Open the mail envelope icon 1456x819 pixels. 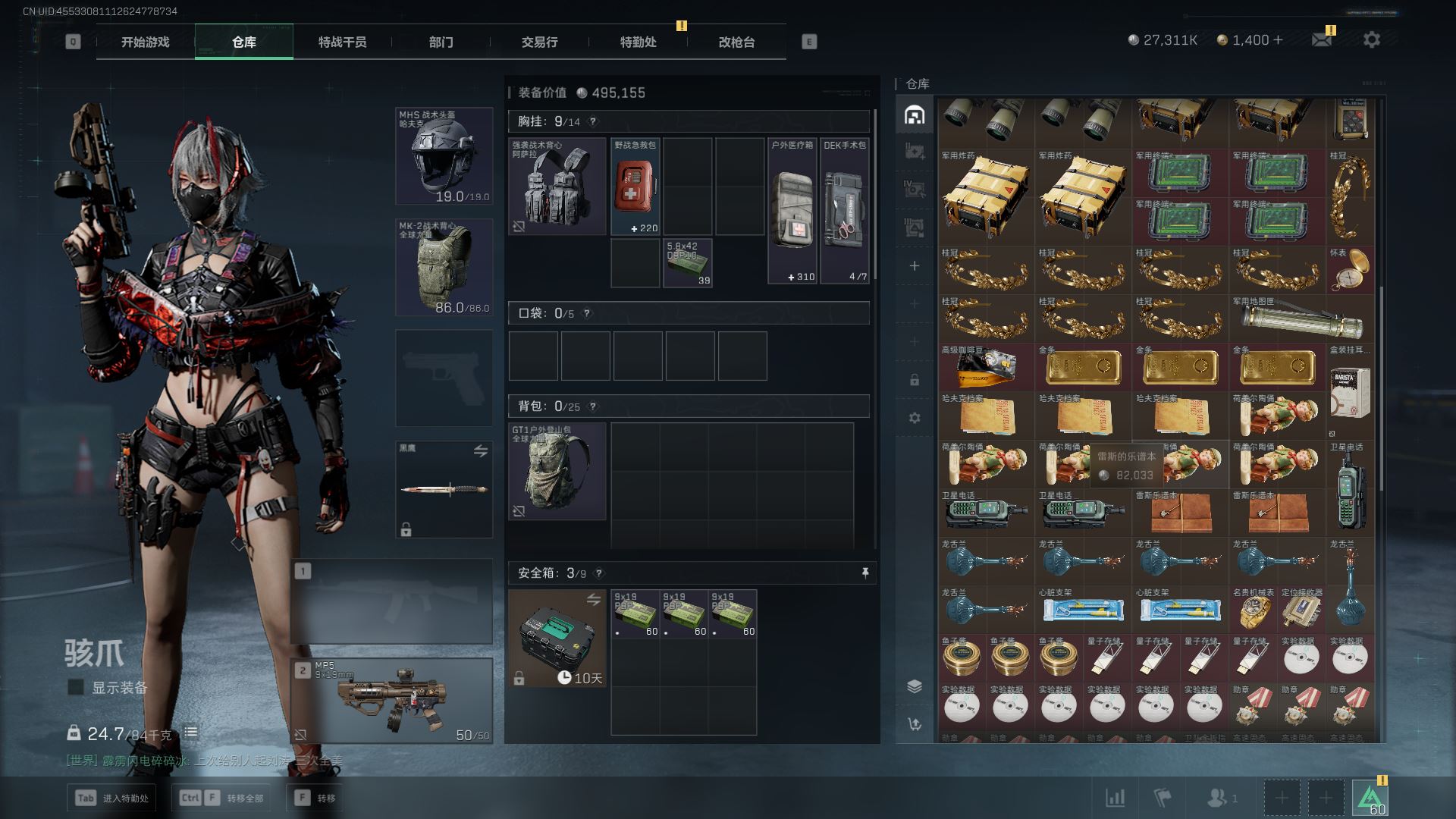pos(1322,39)
